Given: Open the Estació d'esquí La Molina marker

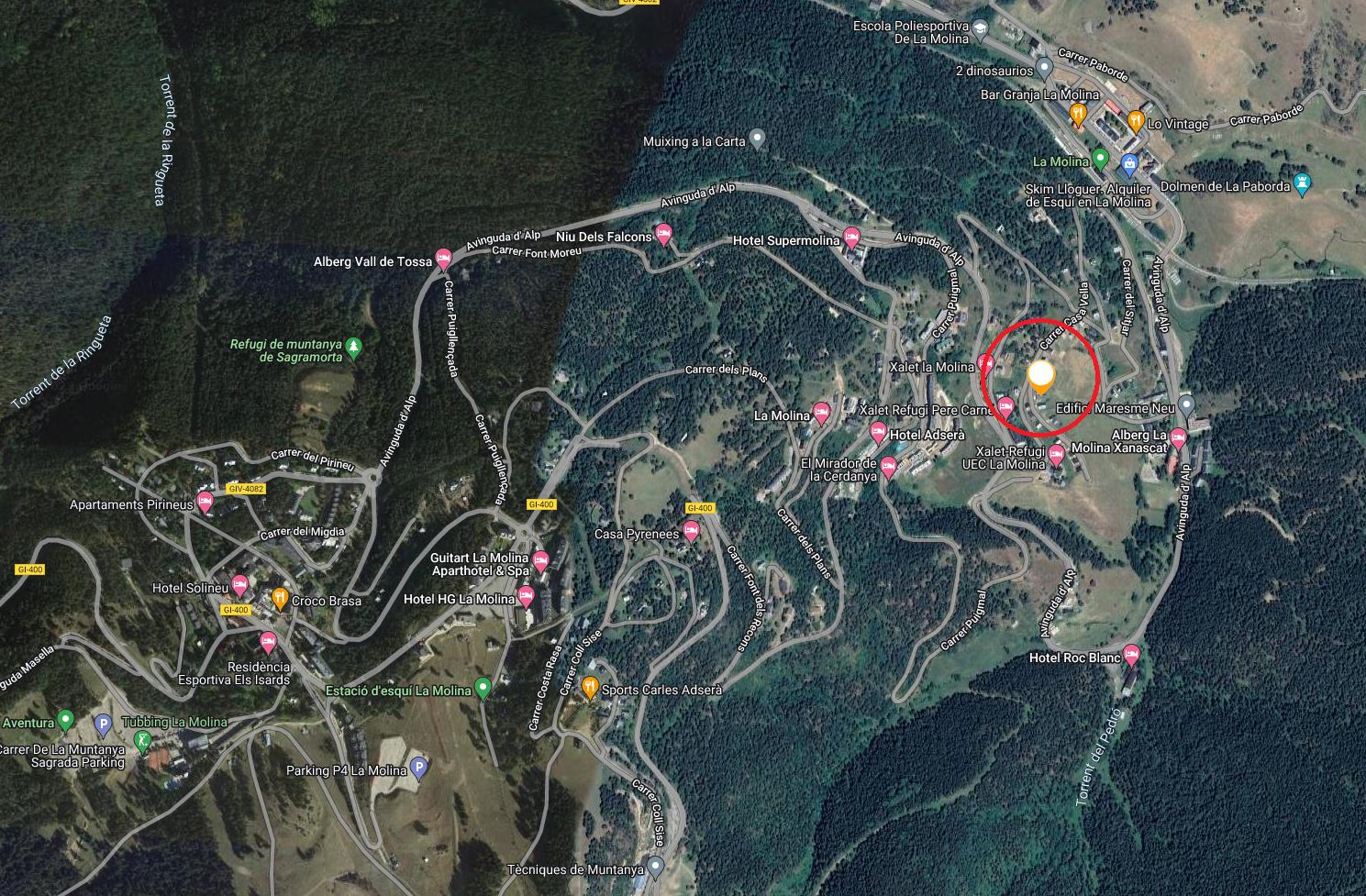Looking at the screenshot, I should coord(483,689).
